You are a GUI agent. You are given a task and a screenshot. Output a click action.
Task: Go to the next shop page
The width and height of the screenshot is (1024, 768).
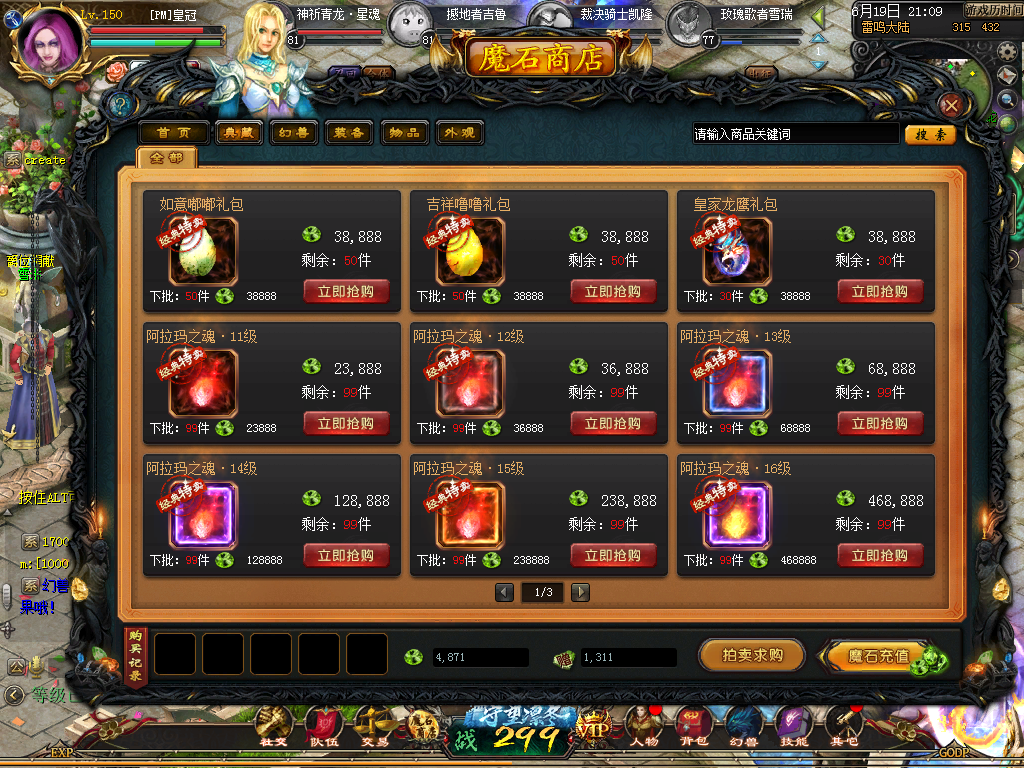580,592
